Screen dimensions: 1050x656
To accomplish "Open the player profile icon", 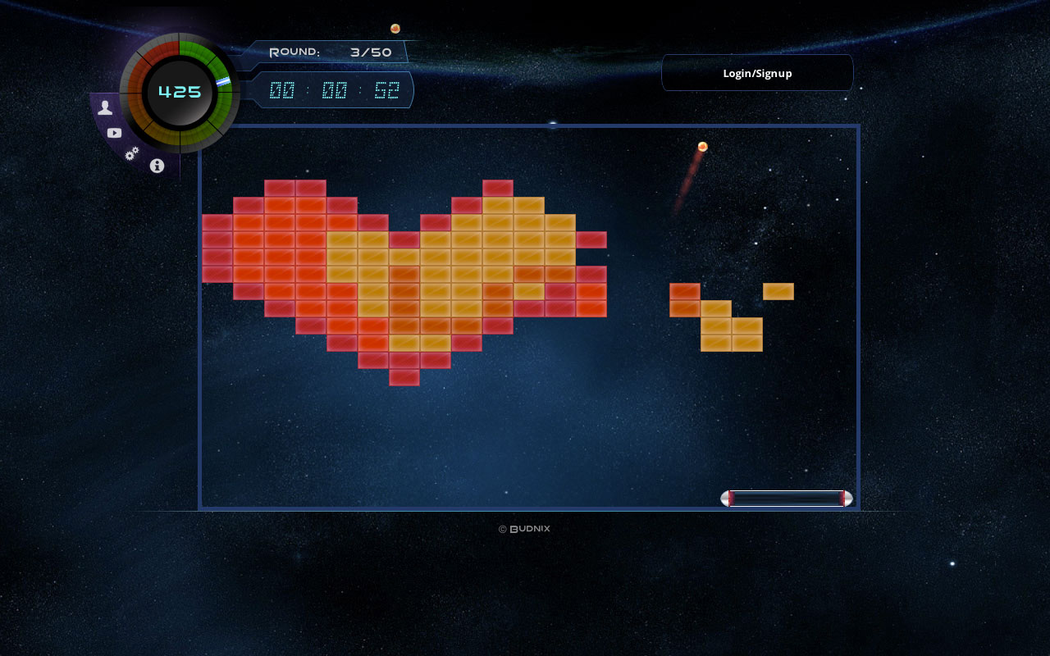I will point(105,108).
